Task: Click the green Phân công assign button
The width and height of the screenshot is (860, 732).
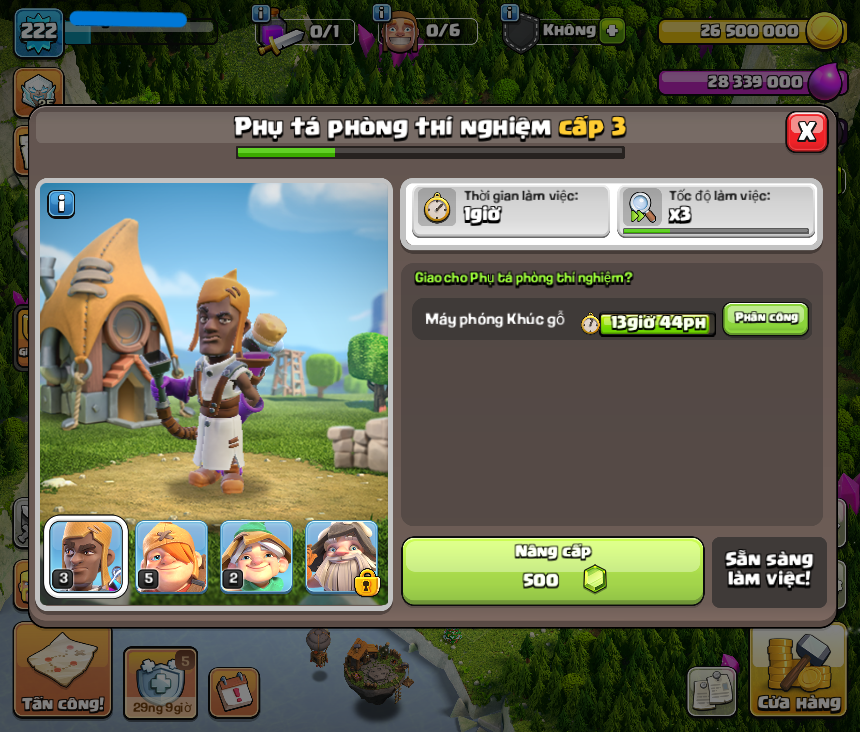Action: coord(765,318)
